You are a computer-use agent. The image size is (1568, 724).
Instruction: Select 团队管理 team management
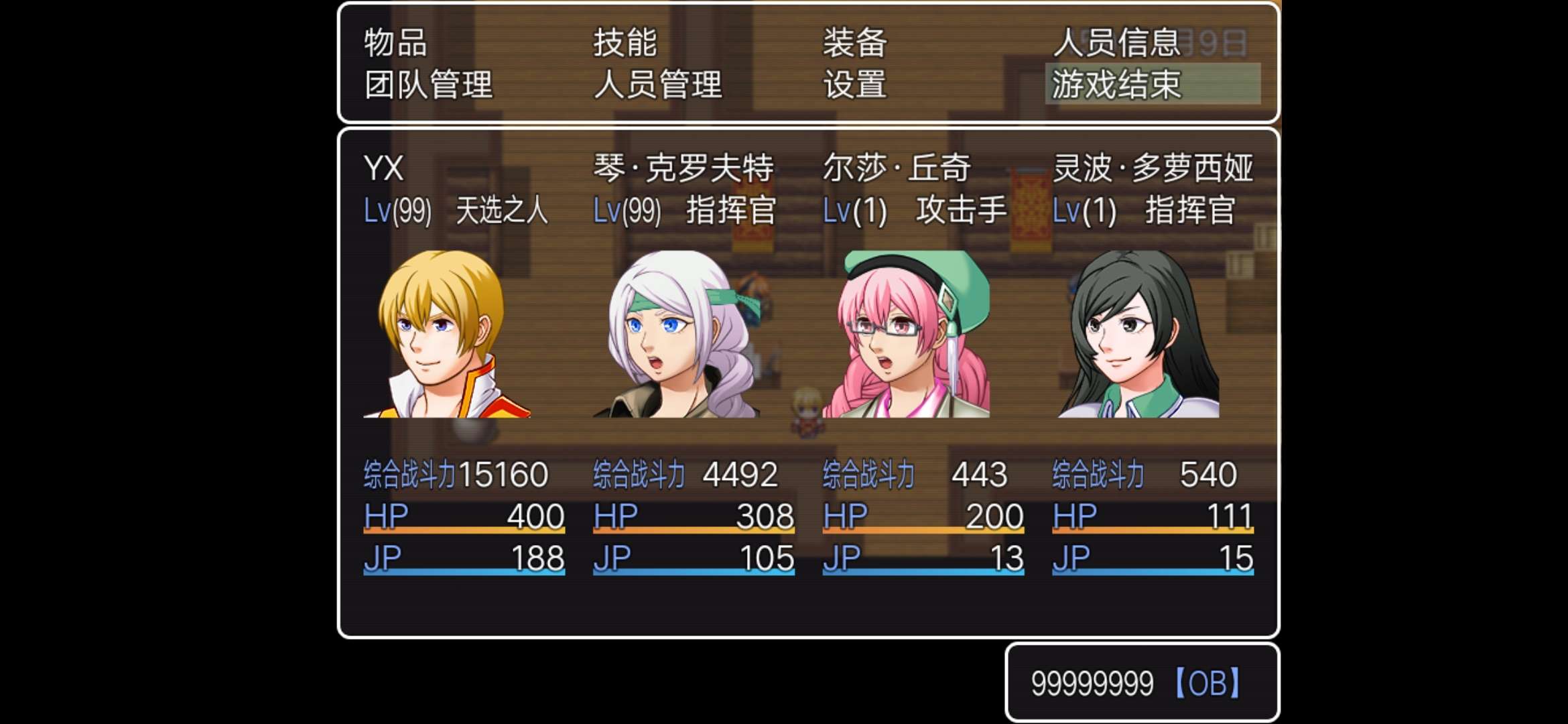click(428, 86)
